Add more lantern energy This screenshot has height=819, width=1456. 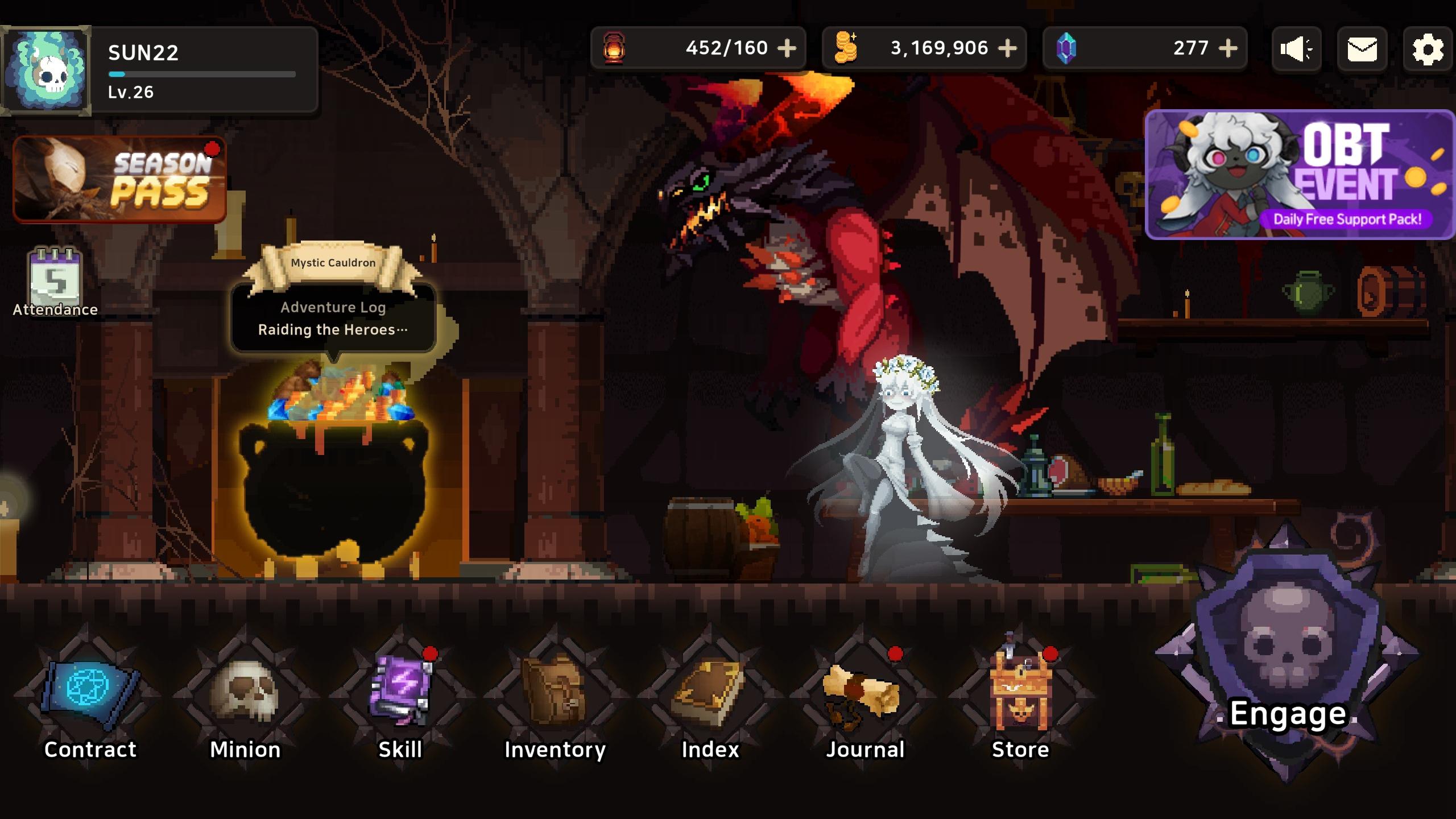(787, 48)
